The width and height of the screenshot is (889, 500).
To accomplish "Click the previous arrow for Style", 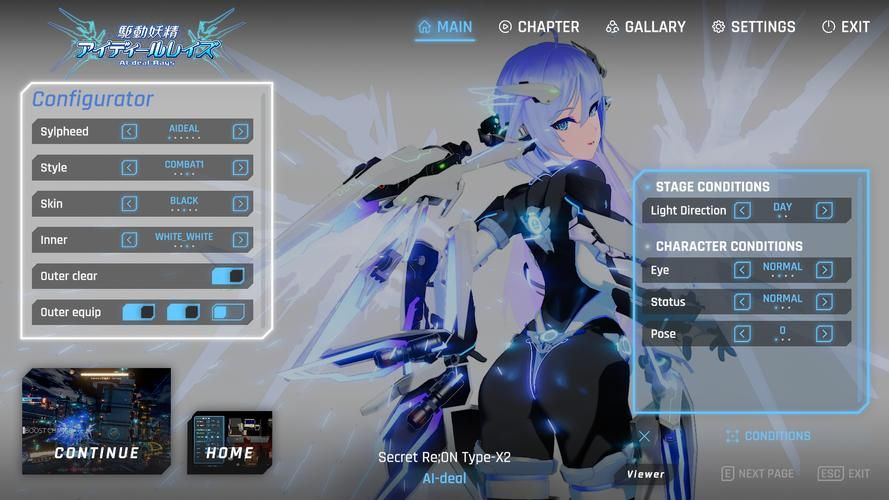I will coord(129,167).
